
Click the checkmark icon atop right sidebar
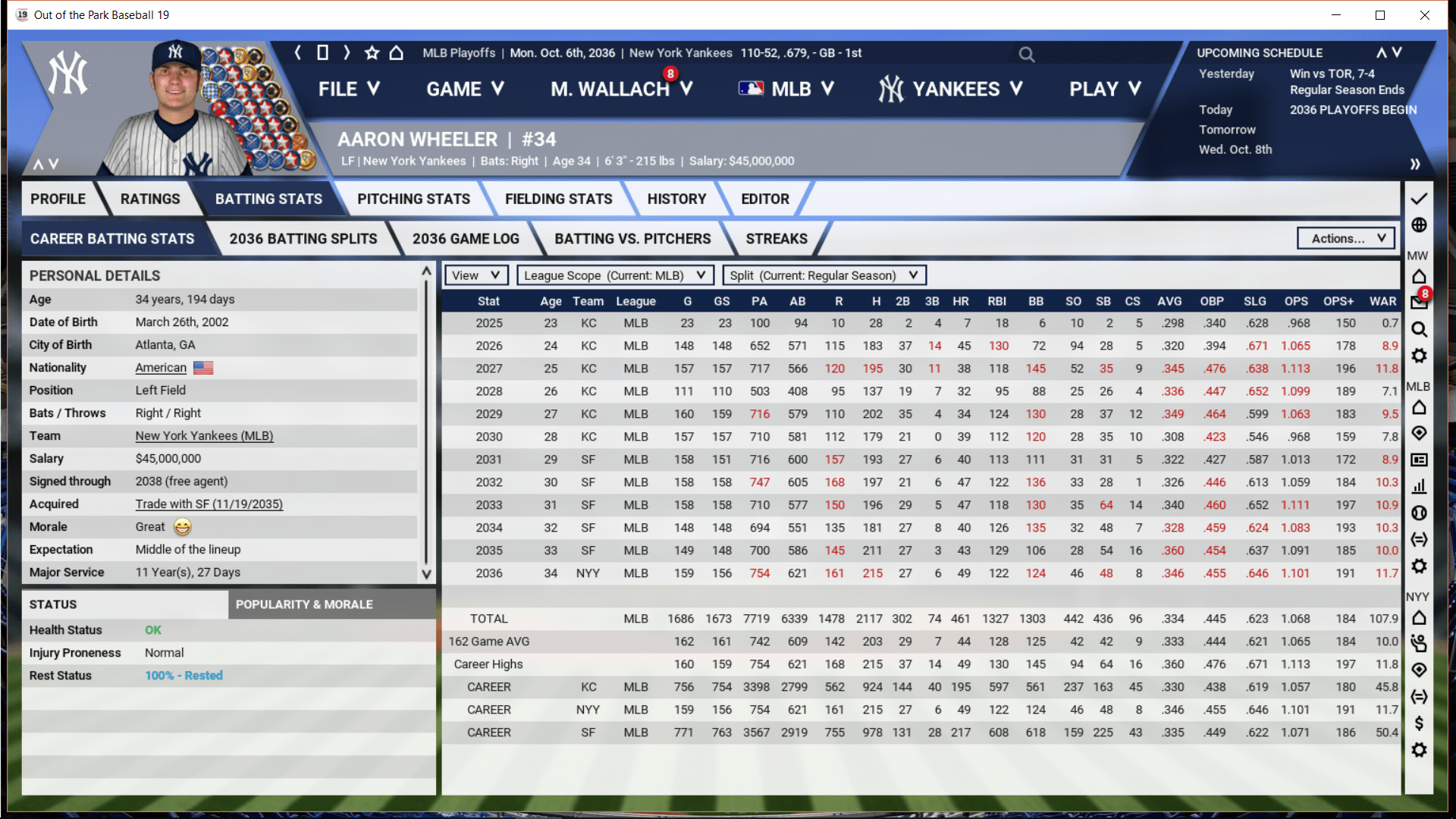[x=1419, y=199]
